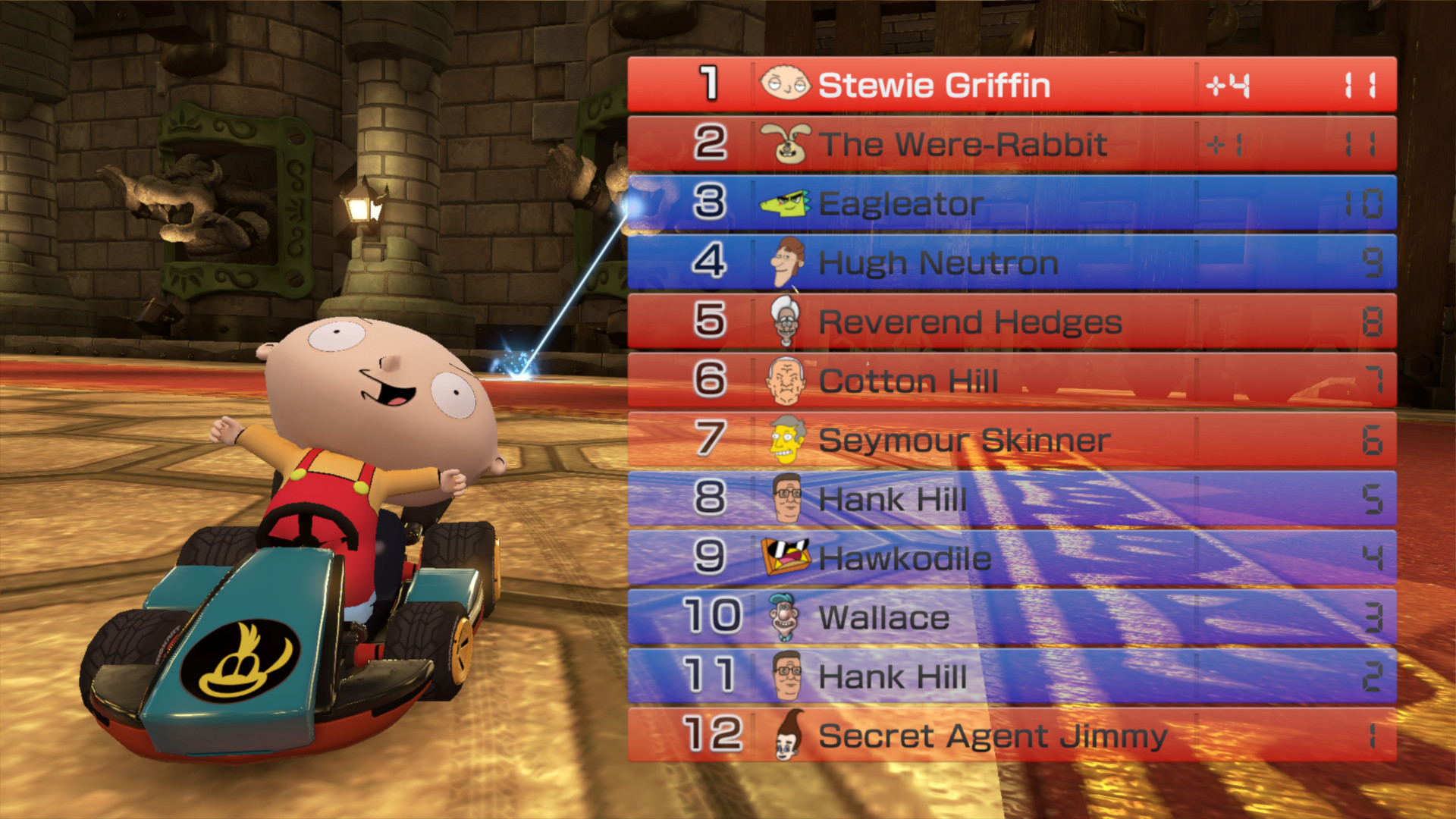Image resolution: width=1456 pixels, height=819 pixels.
Task: Click Wallace's character portrait icon
Action: [786, 617]
